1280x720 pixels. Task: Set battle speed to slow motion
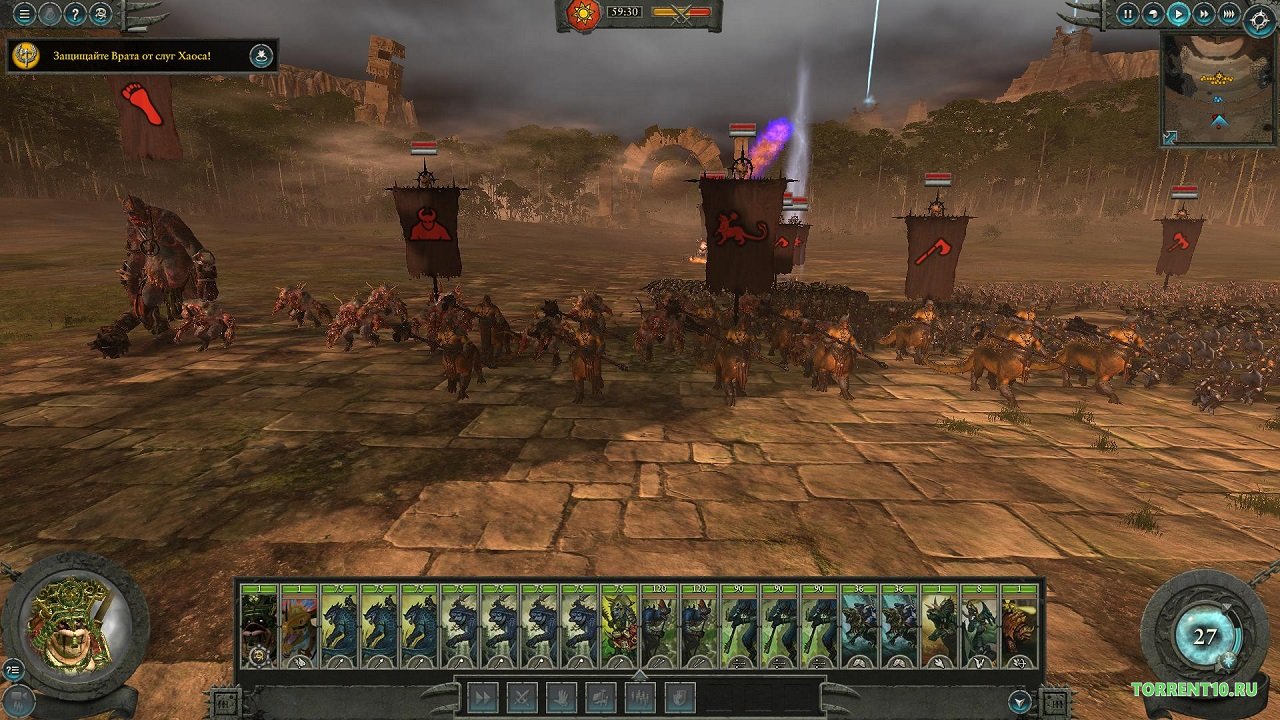tap(1152, 14)
